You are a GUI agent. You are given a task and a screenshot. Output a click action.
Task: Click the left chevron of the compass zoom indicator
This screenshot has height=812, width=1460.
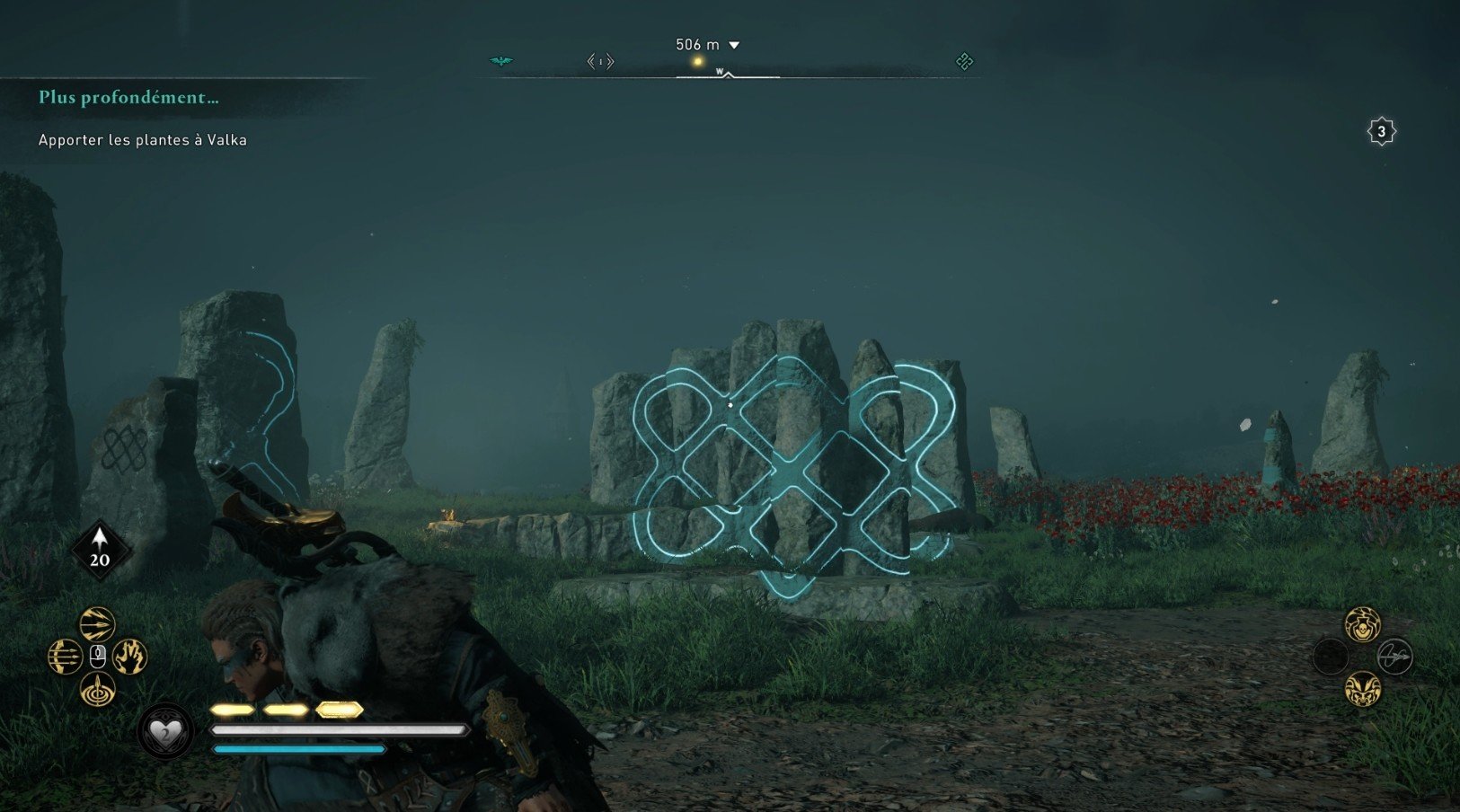pyautogui.click(x=592, y=62)
